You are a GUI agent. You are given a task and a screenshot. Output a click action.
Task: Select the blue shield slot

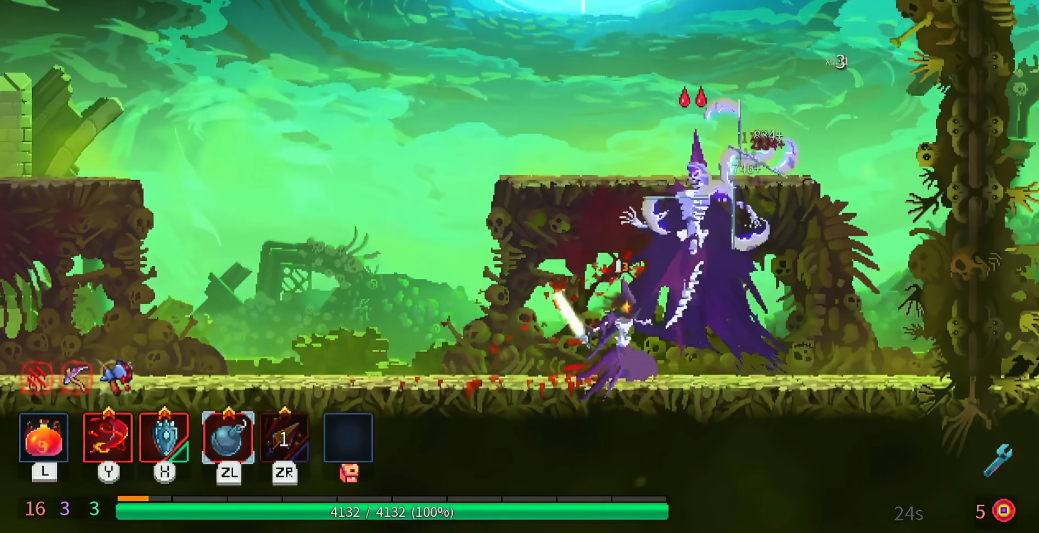click(164, 438)
